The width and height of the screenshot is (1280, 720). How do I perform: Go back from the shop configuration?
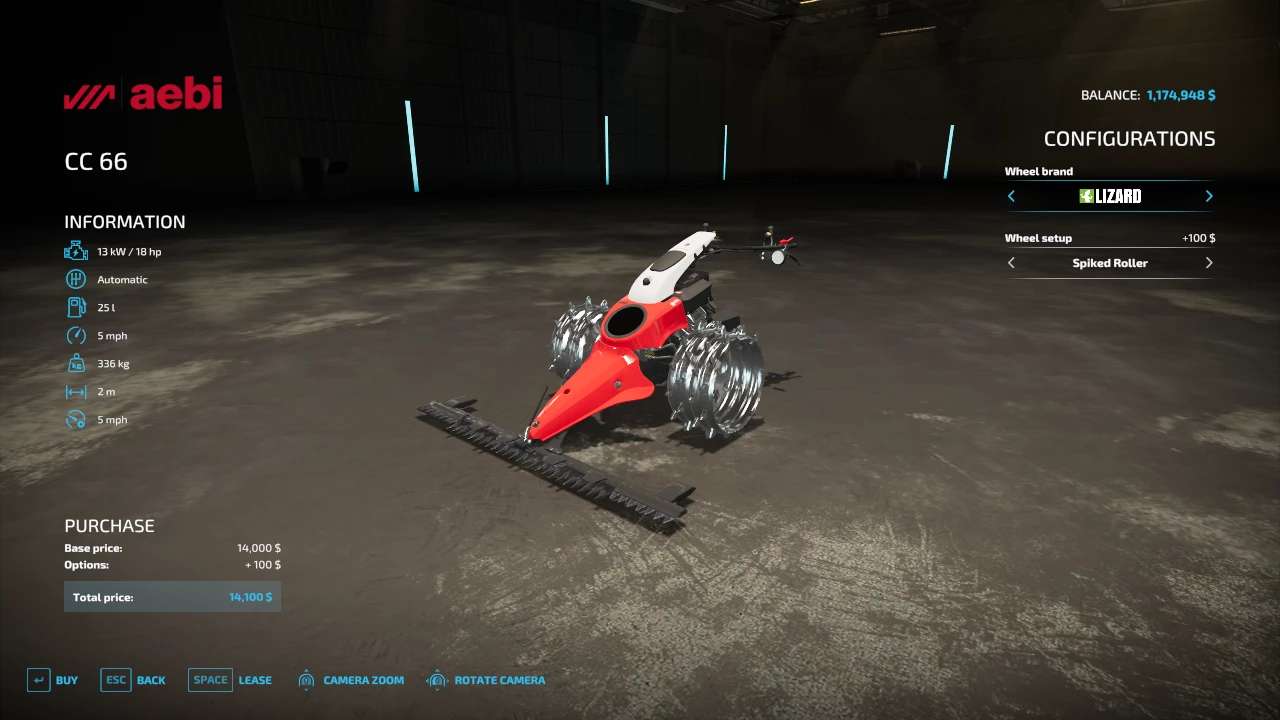[x=133, y=680]
